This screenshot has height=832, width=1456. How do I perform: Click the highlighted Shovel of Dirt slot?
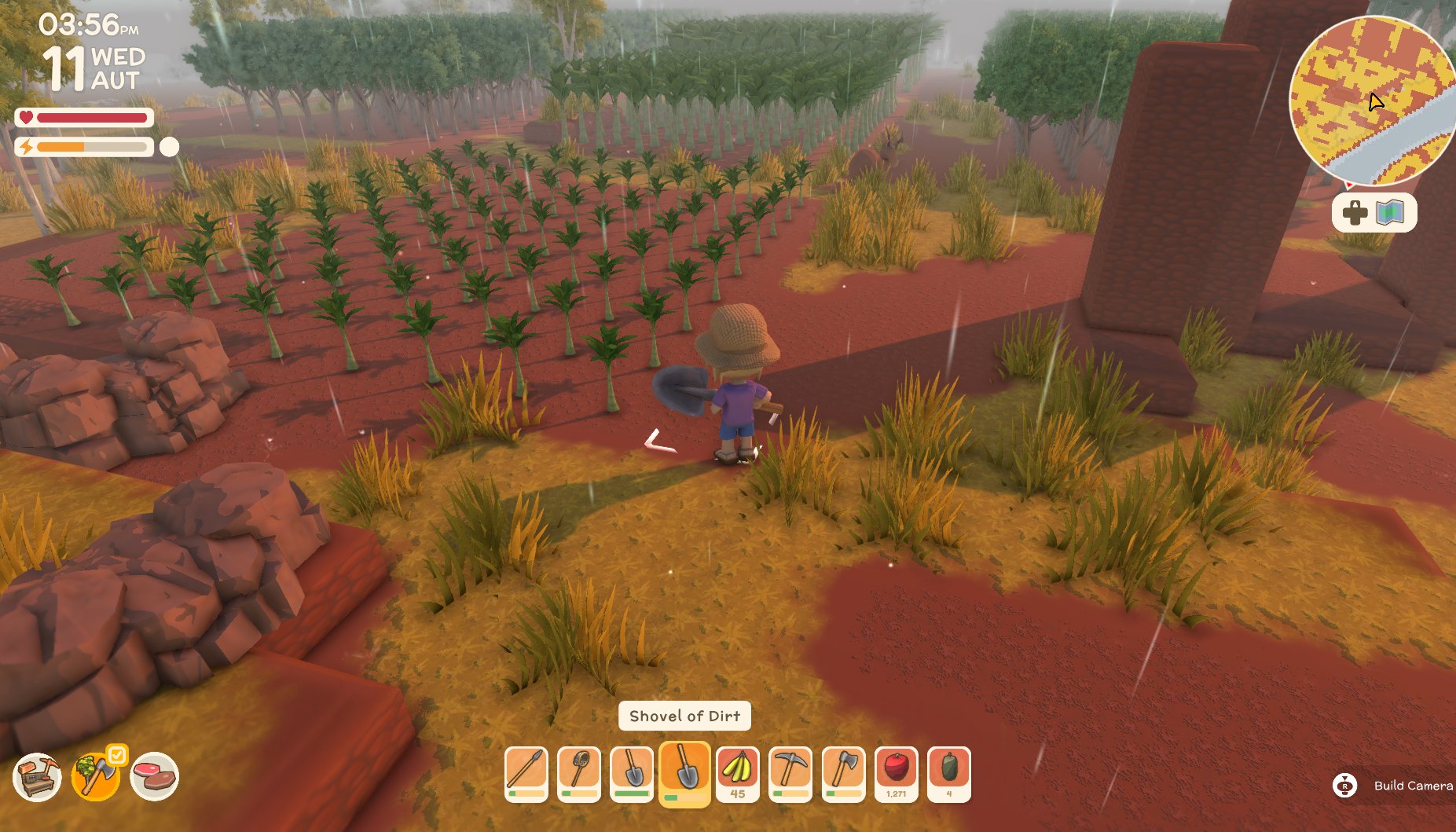tap(685, 773)
